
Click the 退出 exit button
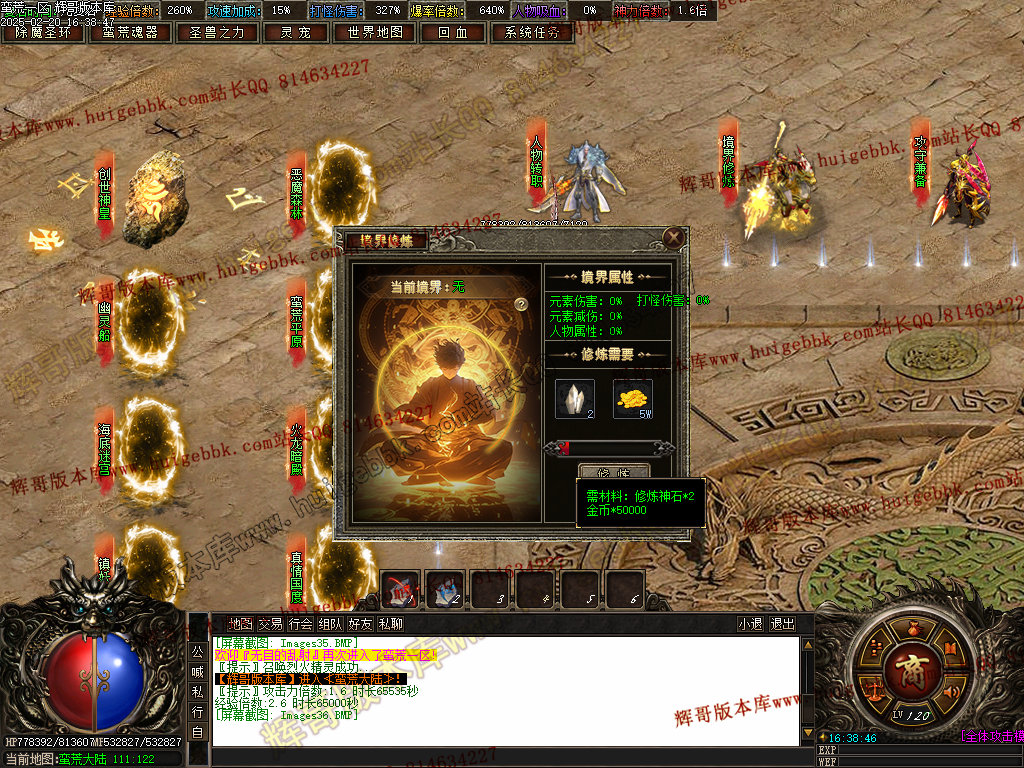point(783,624)
